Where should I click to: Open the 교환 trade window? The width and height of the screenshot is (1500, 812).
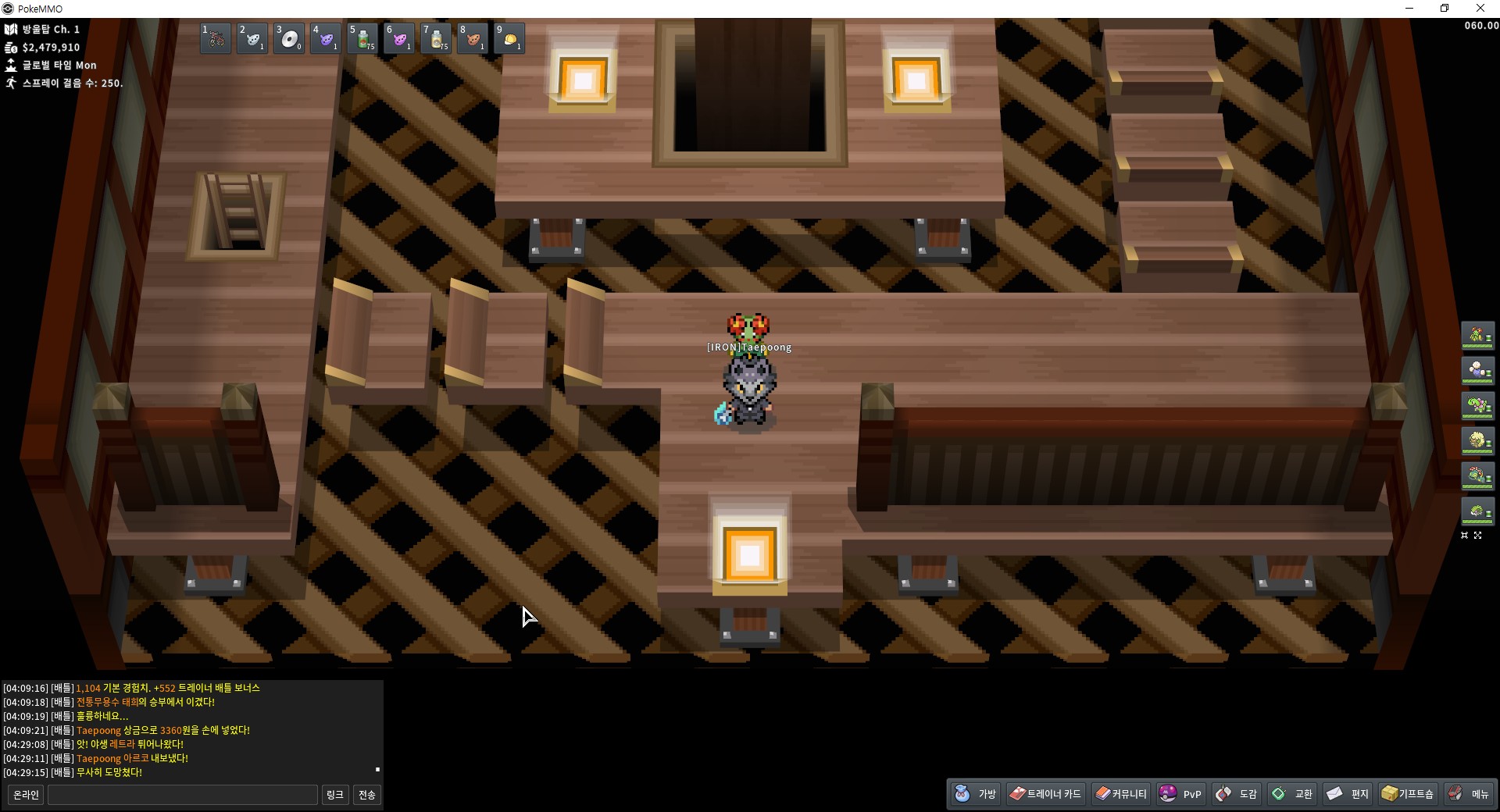tap(1292, 794)
